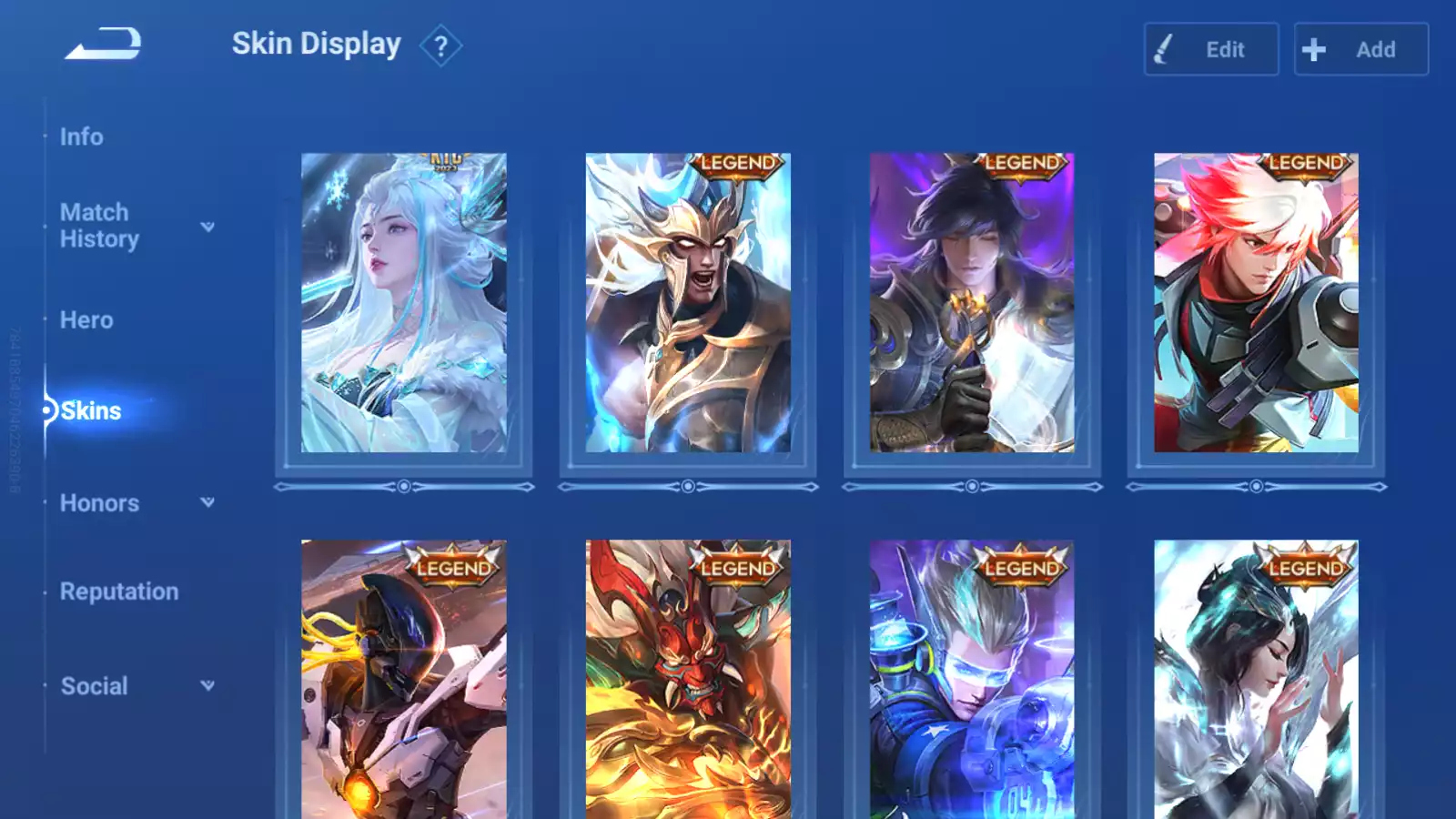Click LEGEND badge on teal fairy skin
Image resolution: width=1456 pixels, height=819 pixels.
[x=1305, y=568]
